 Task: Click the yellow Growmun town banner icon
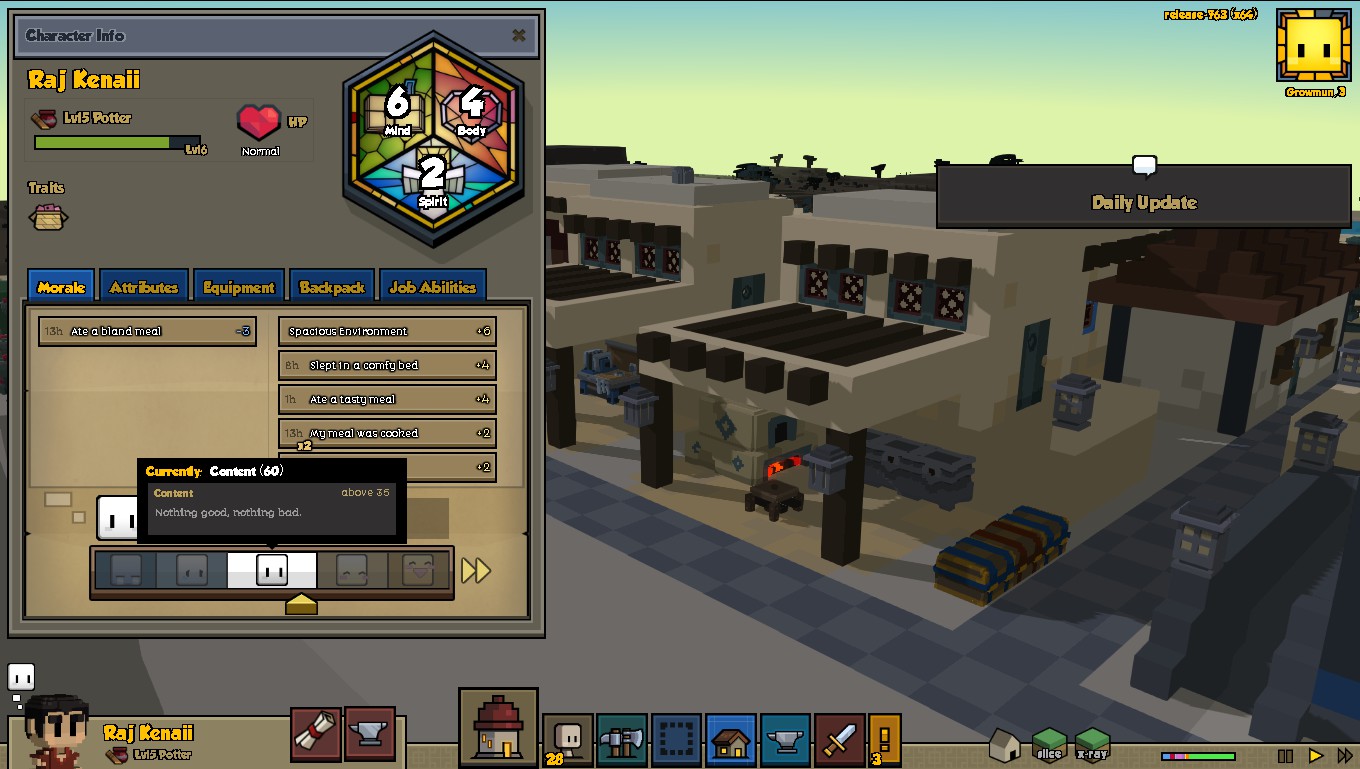1313,46
